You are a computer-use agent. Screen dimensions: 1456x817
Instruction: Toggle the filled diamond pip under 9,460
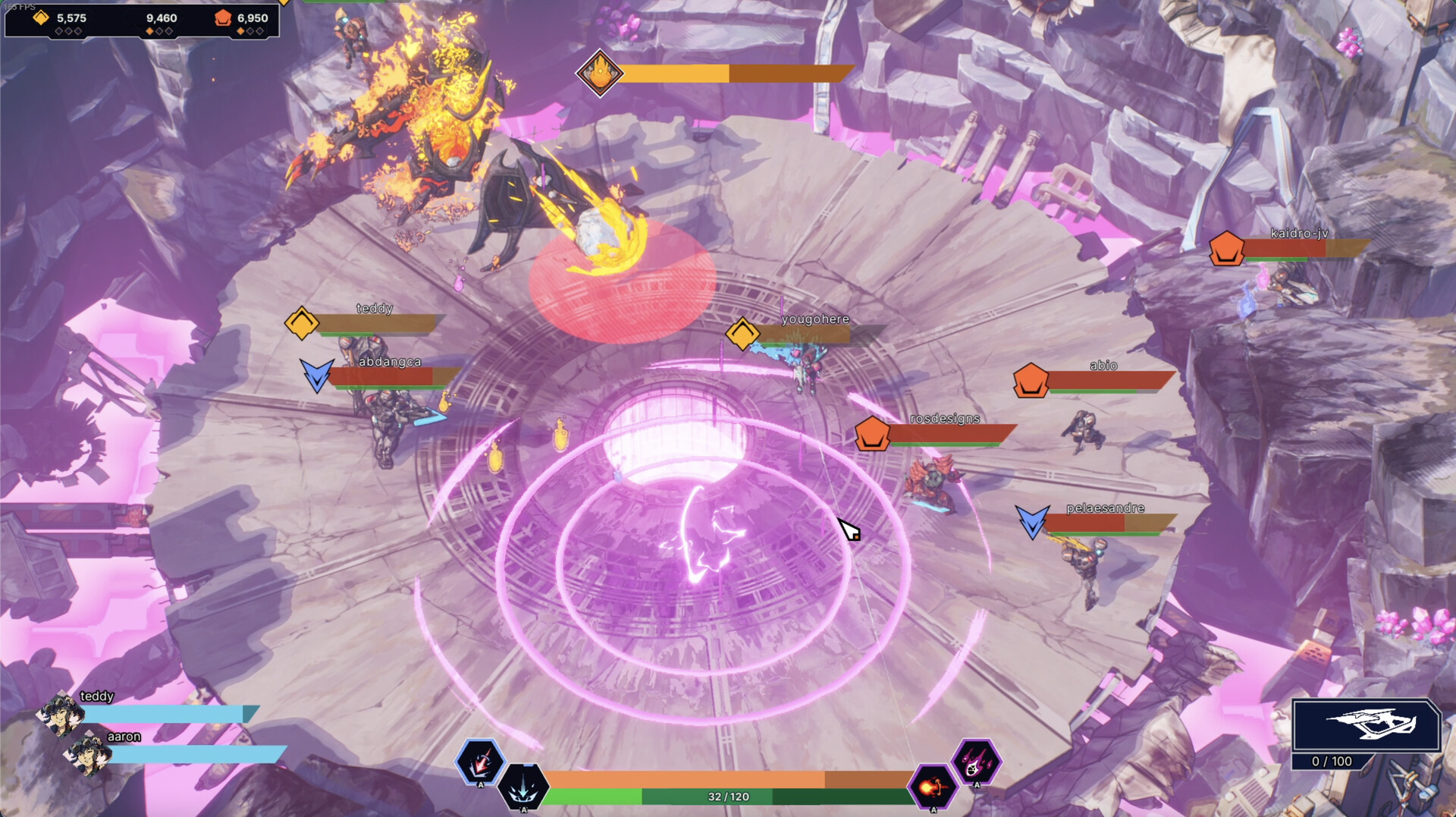point(149,31)
